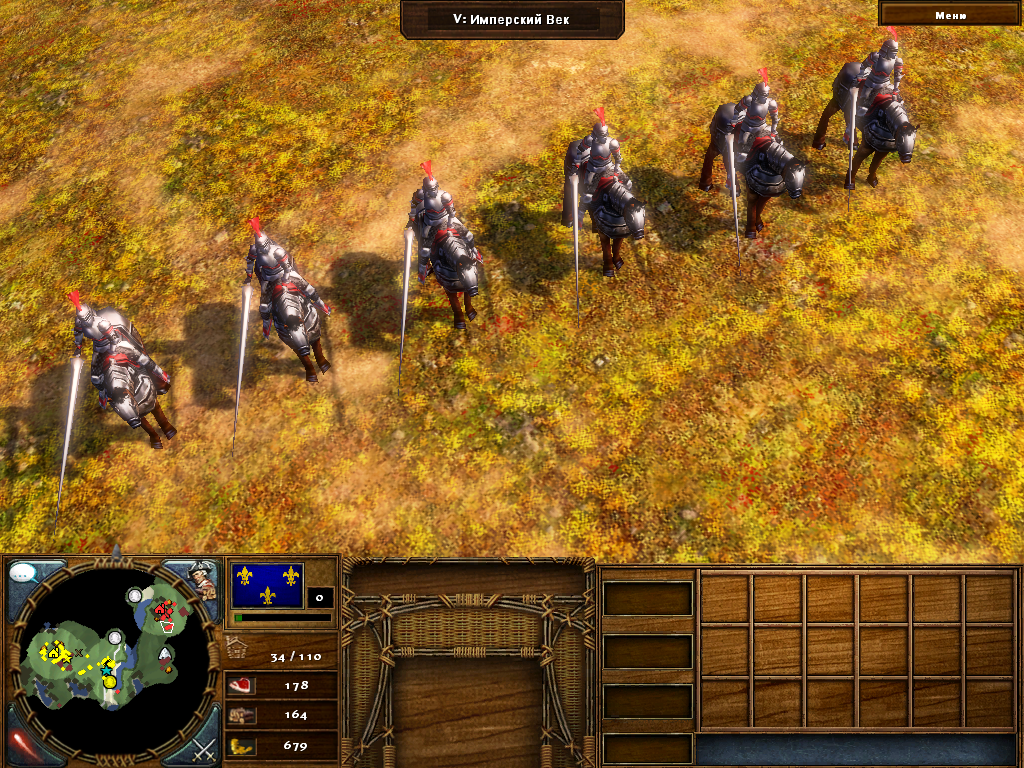
Task: Click the meat food resource icon
Action: [241, 686]
